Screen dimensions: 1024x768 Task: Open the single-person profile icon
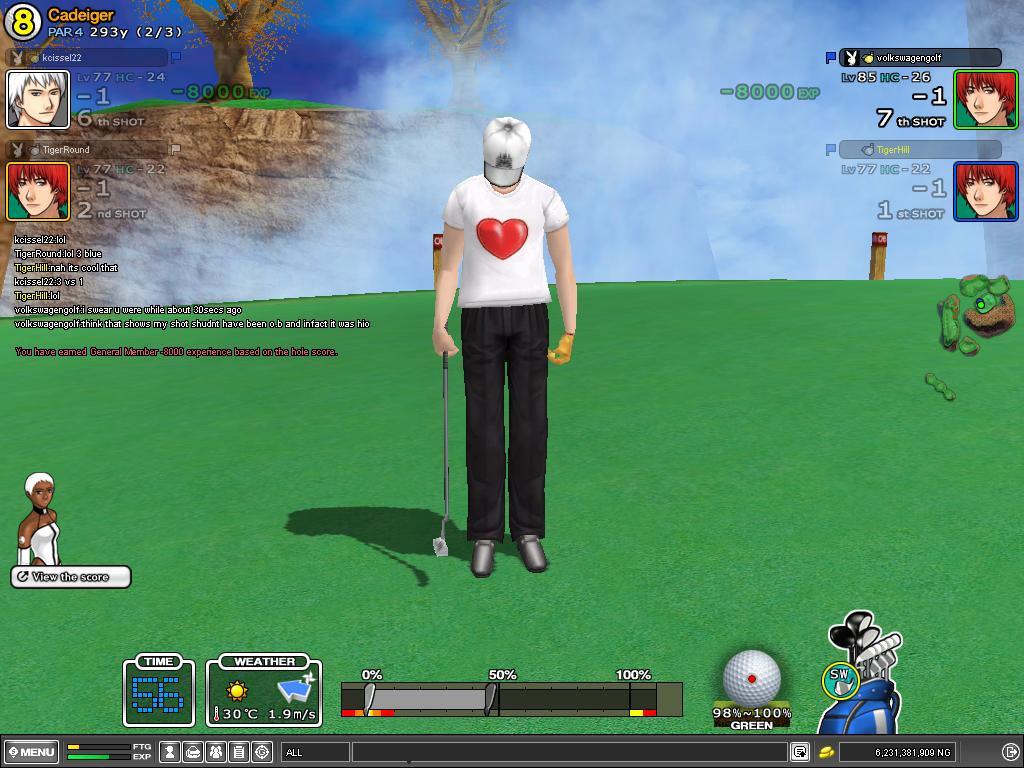click(x=171, y=752)
